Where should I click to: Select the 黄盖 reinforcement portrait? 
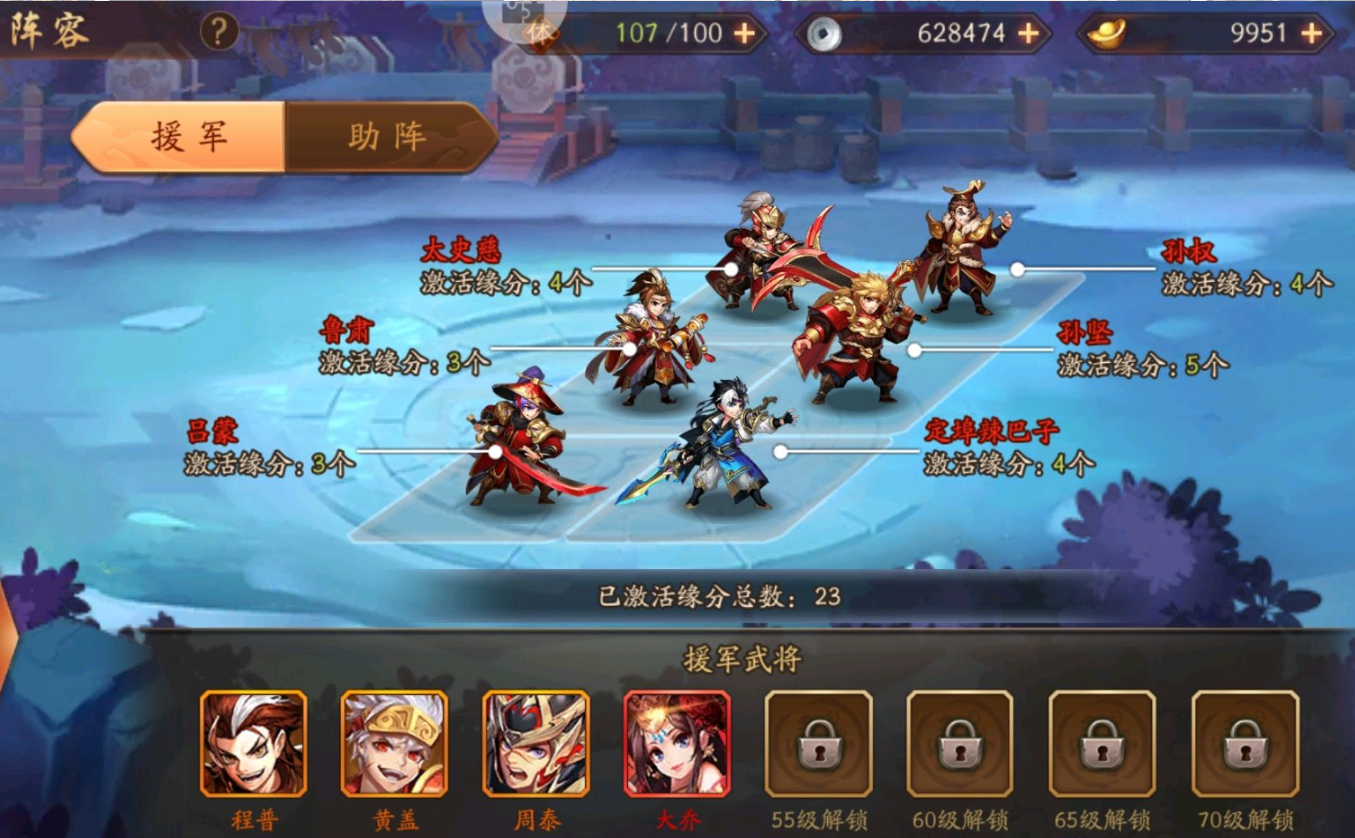(x=396, y=745)
